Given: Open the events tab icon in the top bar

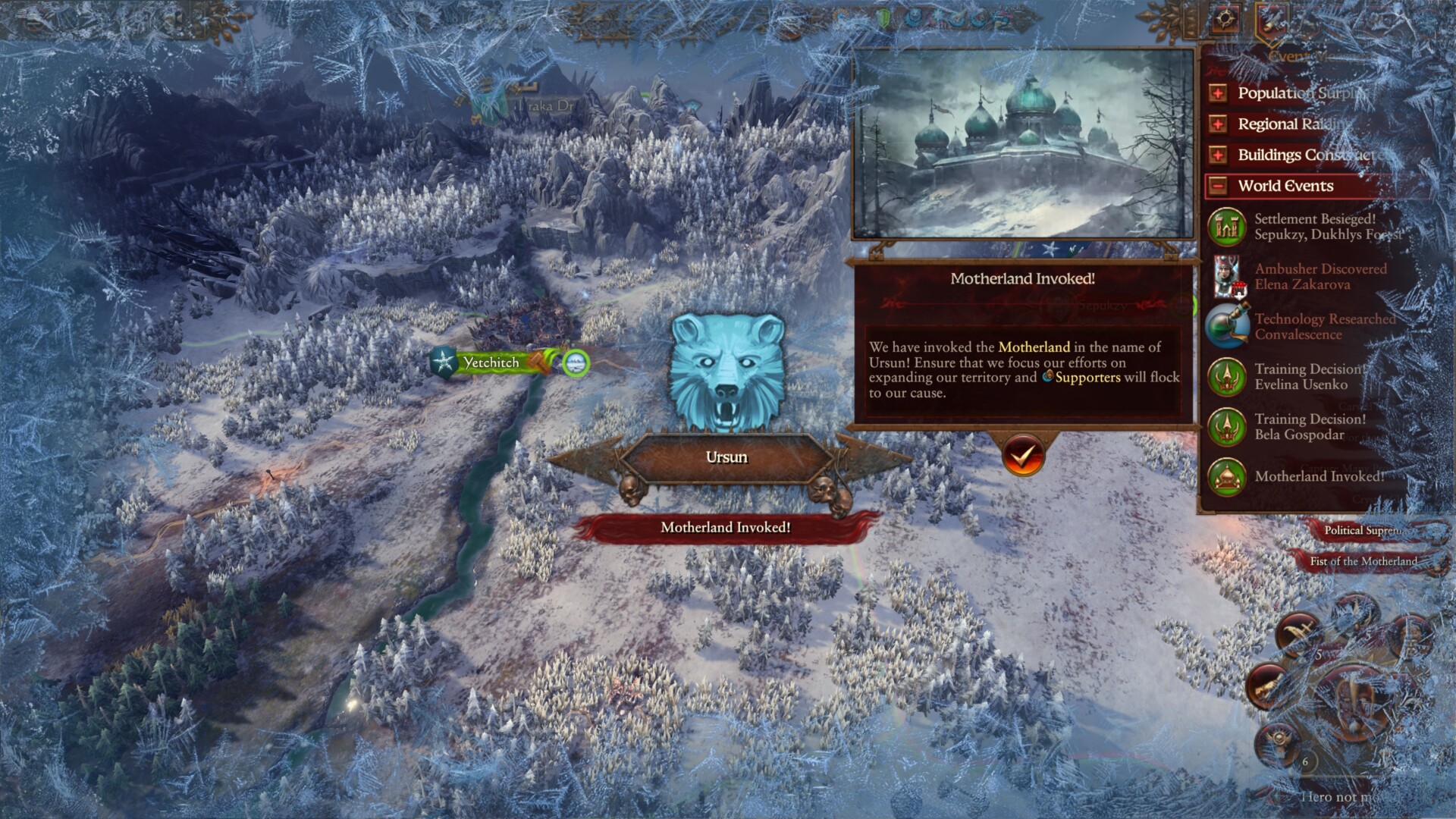Looking at the screenshot, I should (1272, 21).
